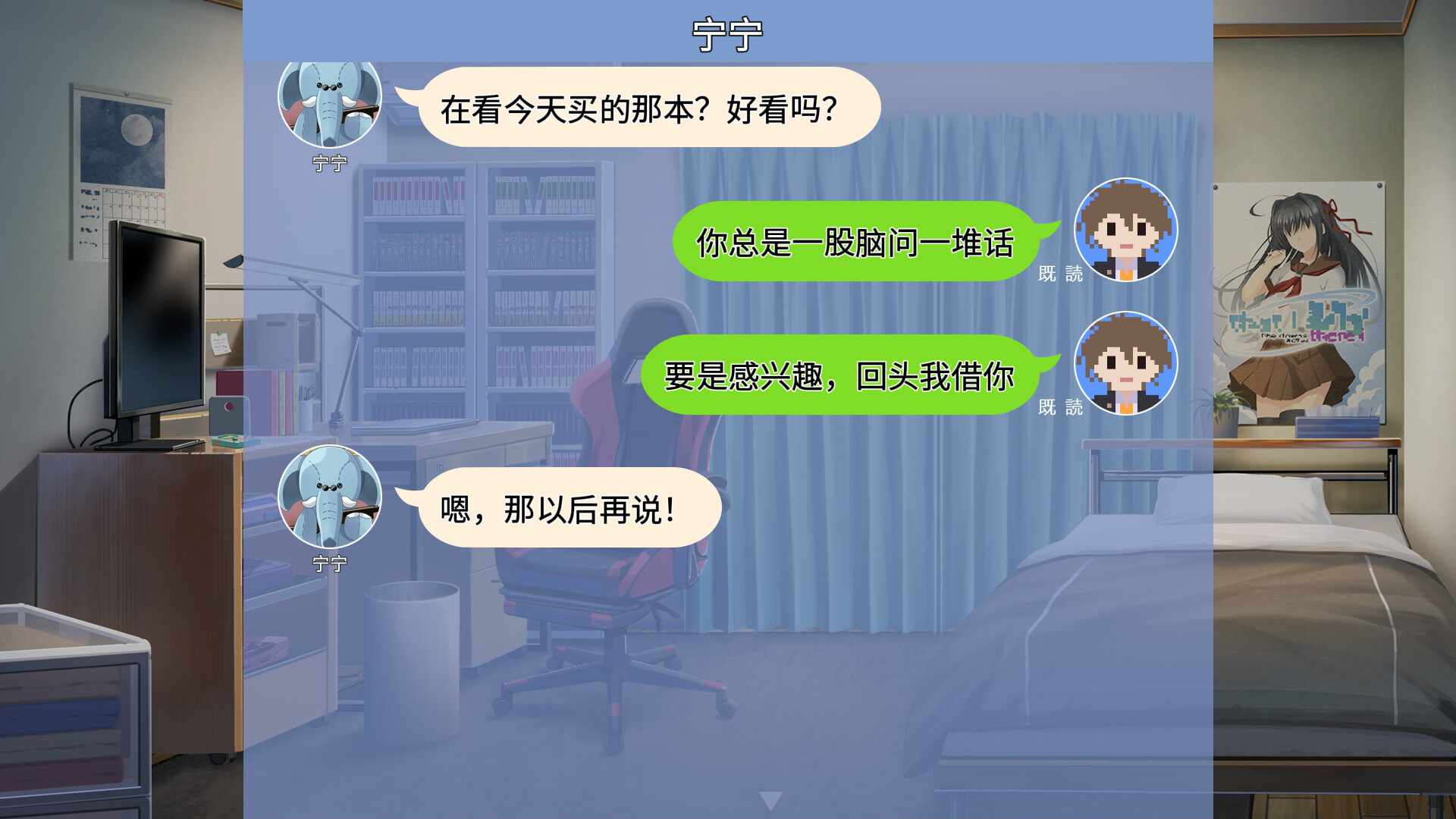The image size is (1456, 819).
Task: Mark the bottom 宁宁 message as read
Action: click(569, 507)
